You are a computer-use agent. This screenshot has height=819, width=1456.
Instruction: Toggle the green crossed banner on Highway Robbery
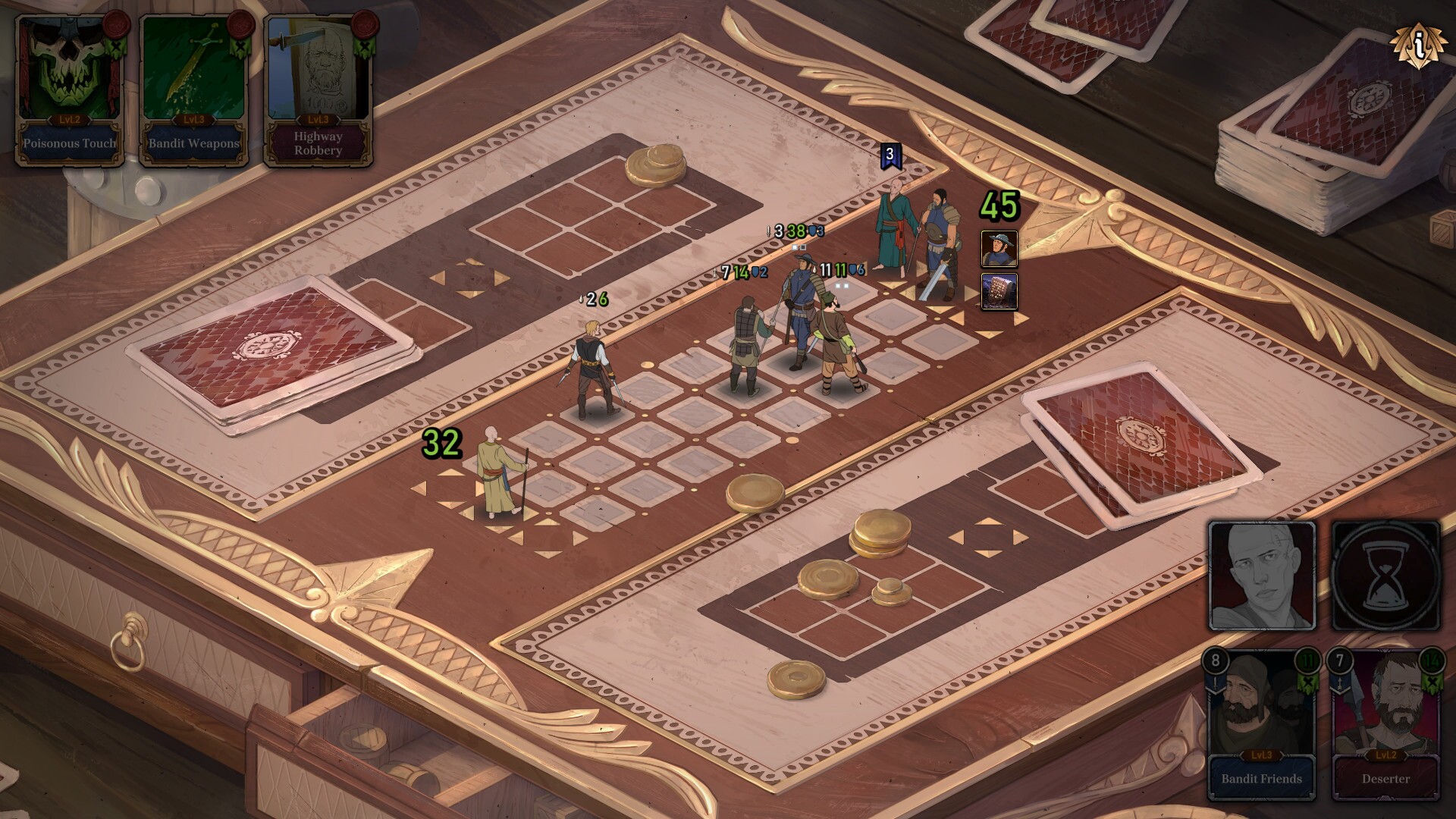(365, 45)
